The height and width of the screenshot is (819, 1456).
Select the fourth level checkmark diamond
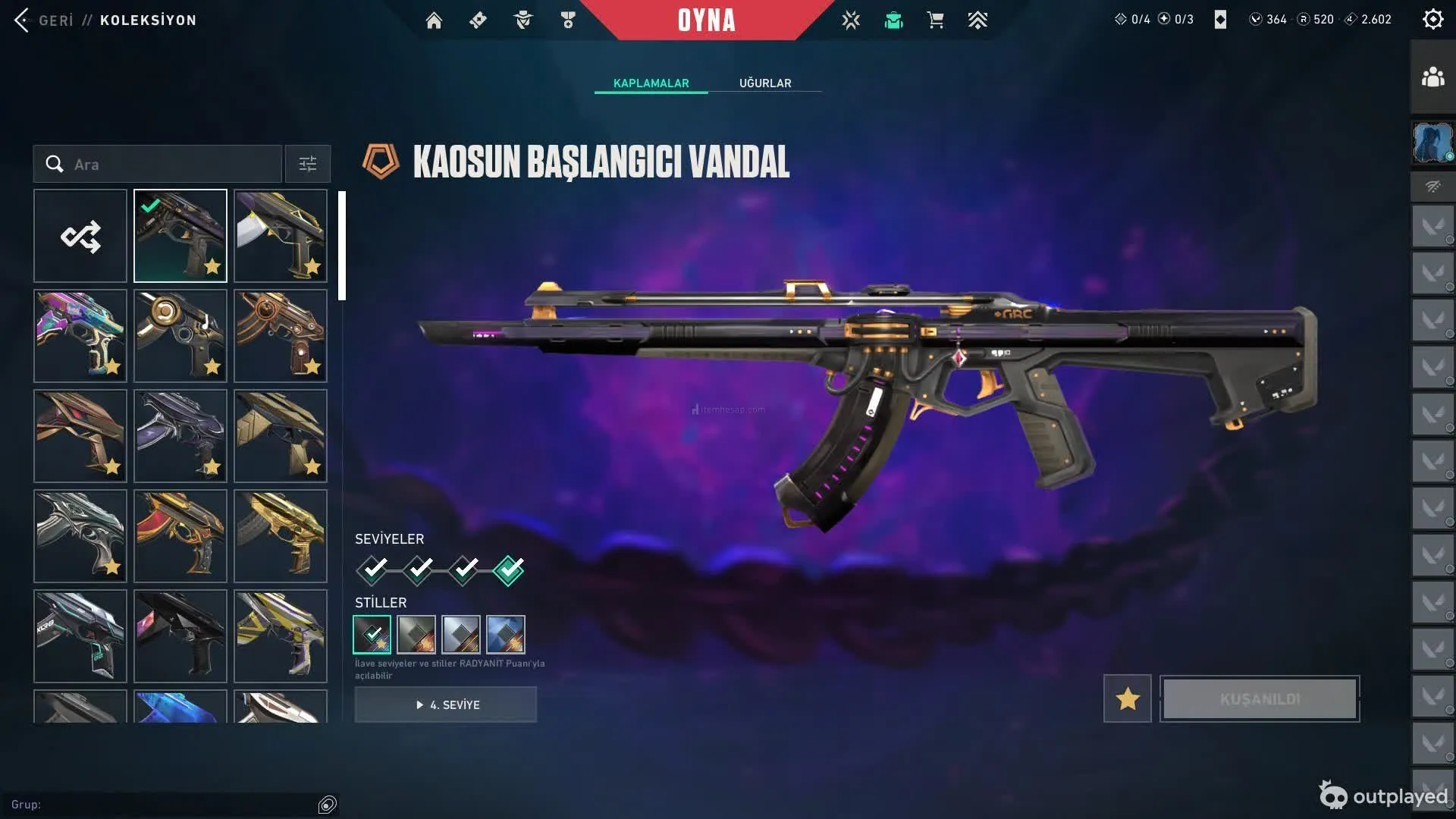tap(508, 570)
